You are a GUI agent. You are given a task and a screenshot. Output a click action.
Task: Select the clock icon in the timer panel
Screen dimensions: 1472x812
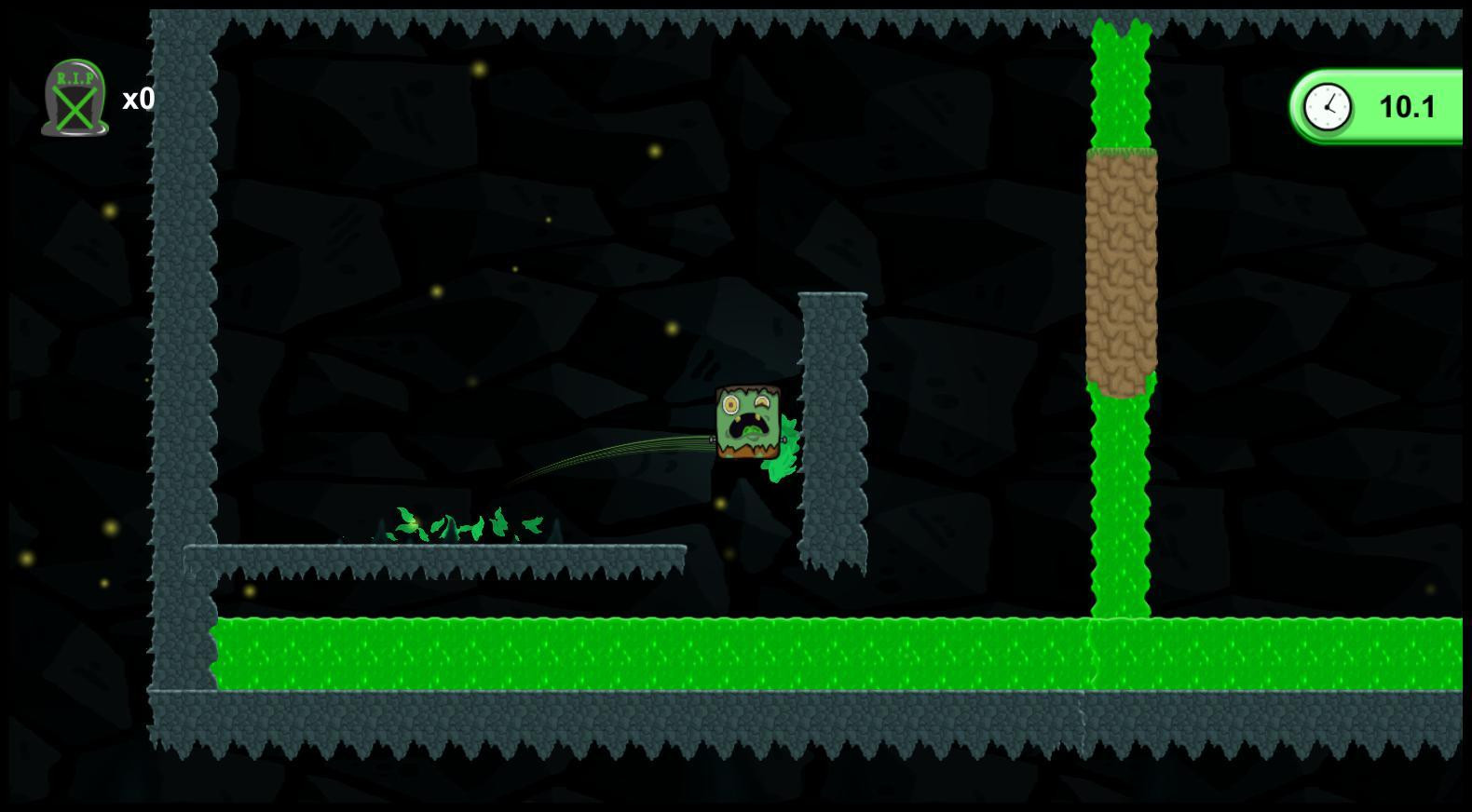[x=1327, y=106]
